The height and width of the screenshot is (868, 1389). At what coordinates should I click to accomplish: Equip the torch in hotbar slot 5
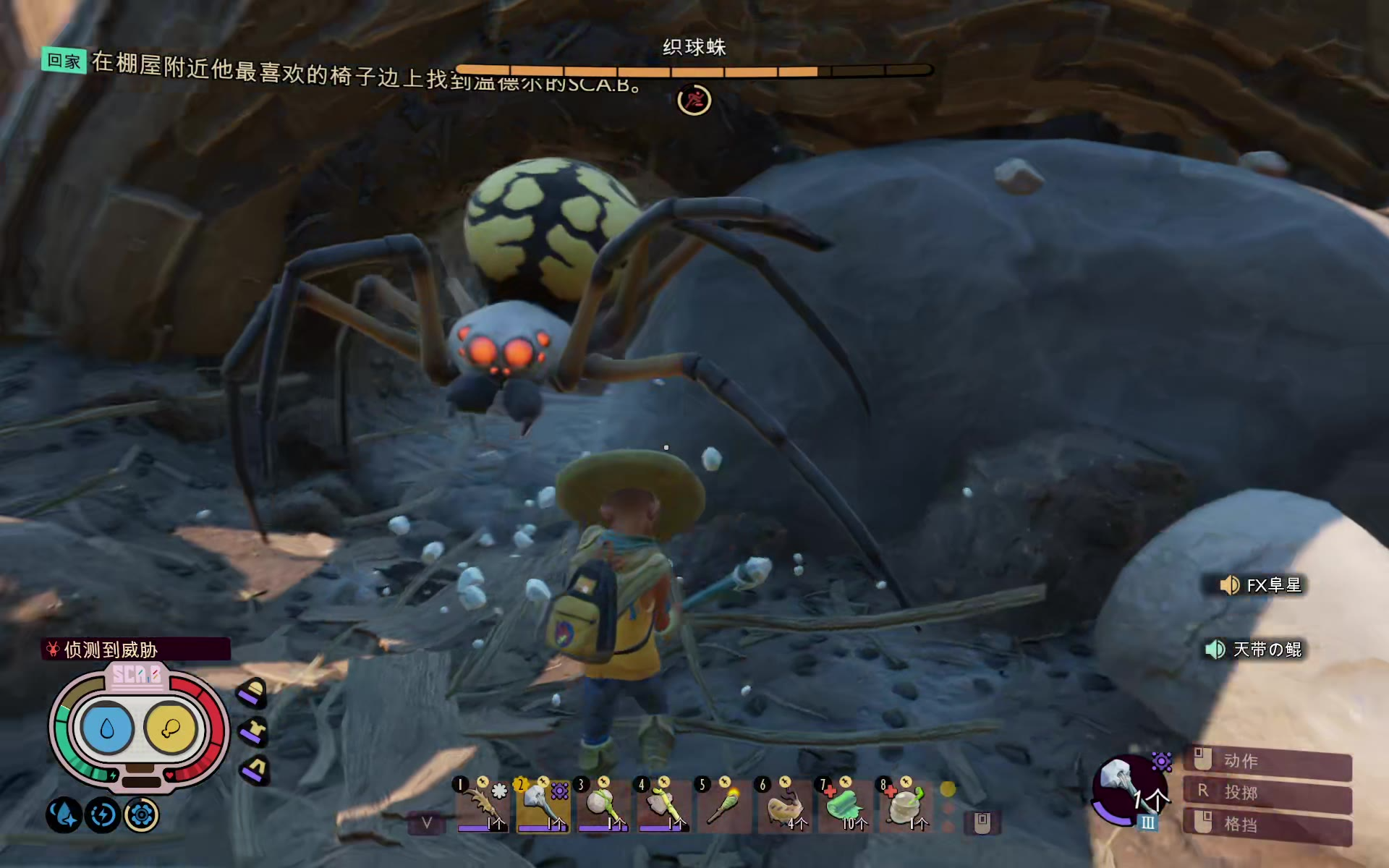(x=723, y=806)
